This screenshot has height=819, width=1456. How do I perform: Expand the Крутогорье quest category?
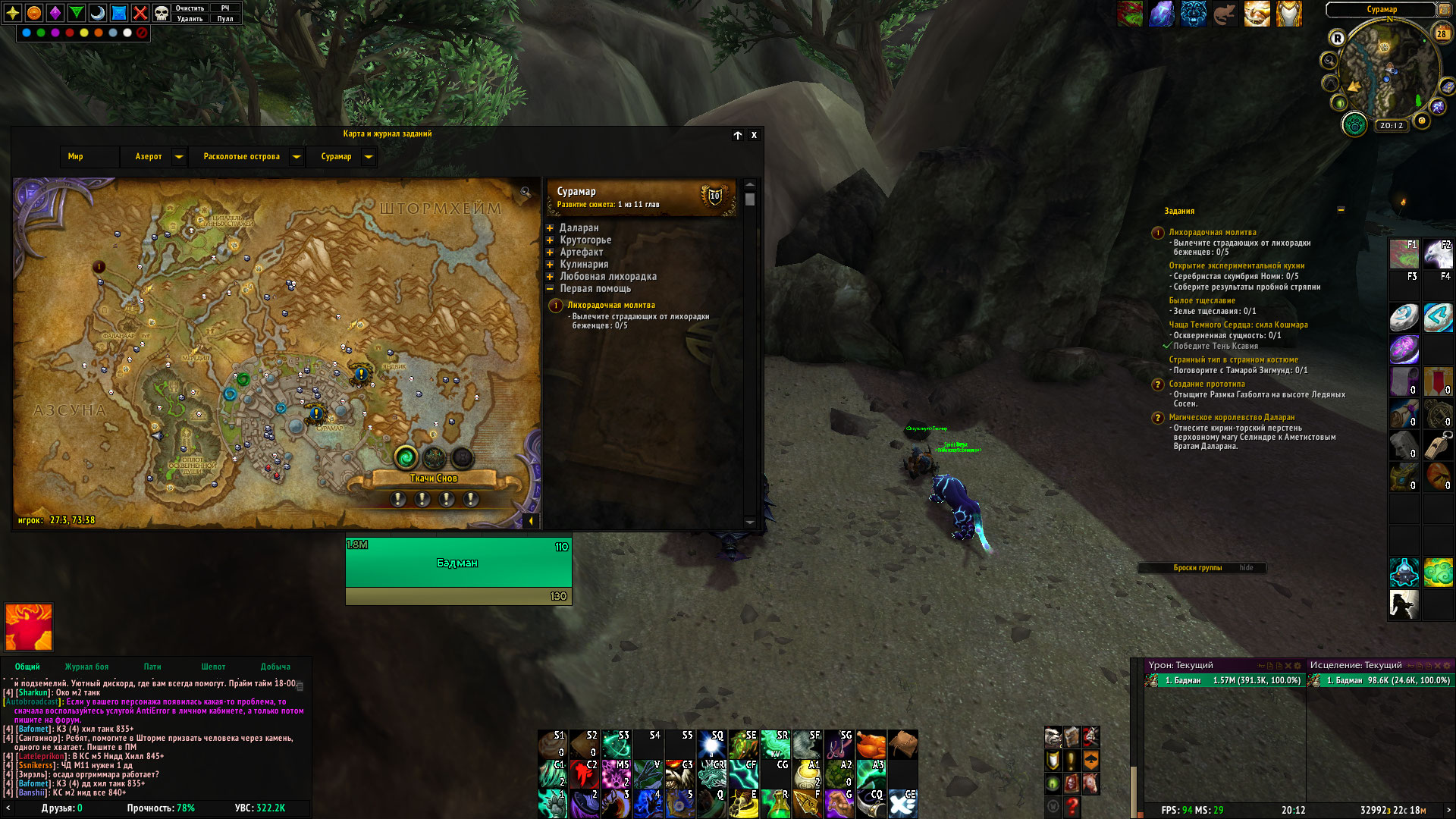pos(551,240)
